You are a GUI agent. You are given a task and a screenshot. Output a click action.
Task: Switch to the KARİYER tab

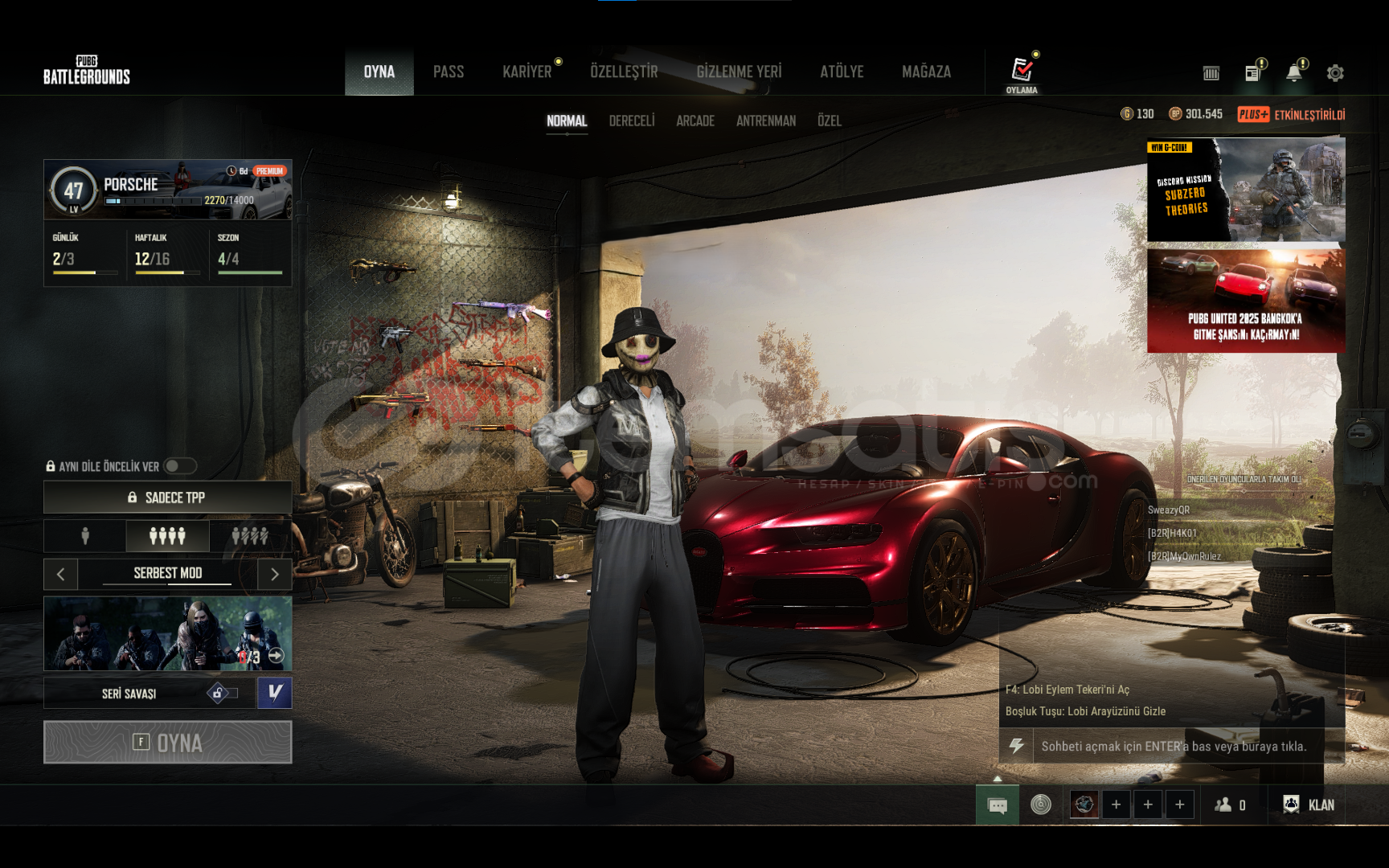tap(527, 72)
